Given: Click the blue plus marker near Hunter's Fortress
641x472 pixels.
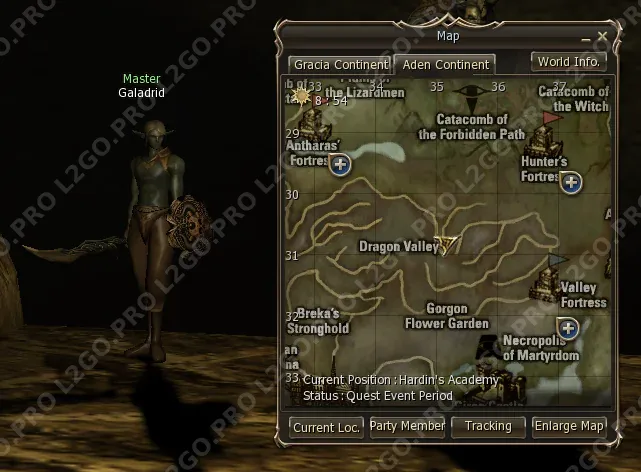Looking at the screenshot, I should (x=571, y=182).
